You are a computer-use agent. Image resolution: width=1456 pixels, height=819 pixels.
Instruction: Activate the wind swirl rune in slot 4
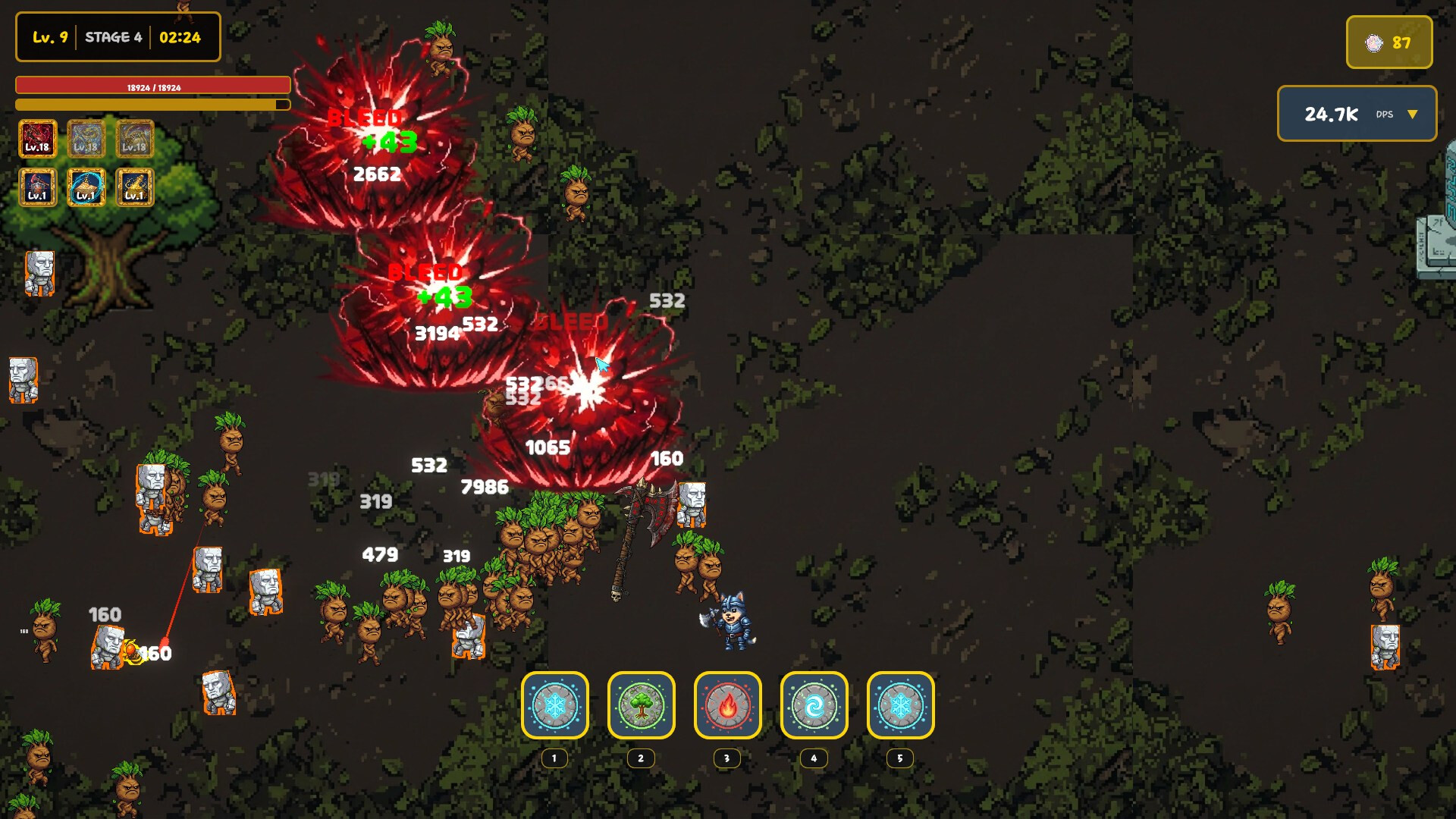click(x=814, y=706)
